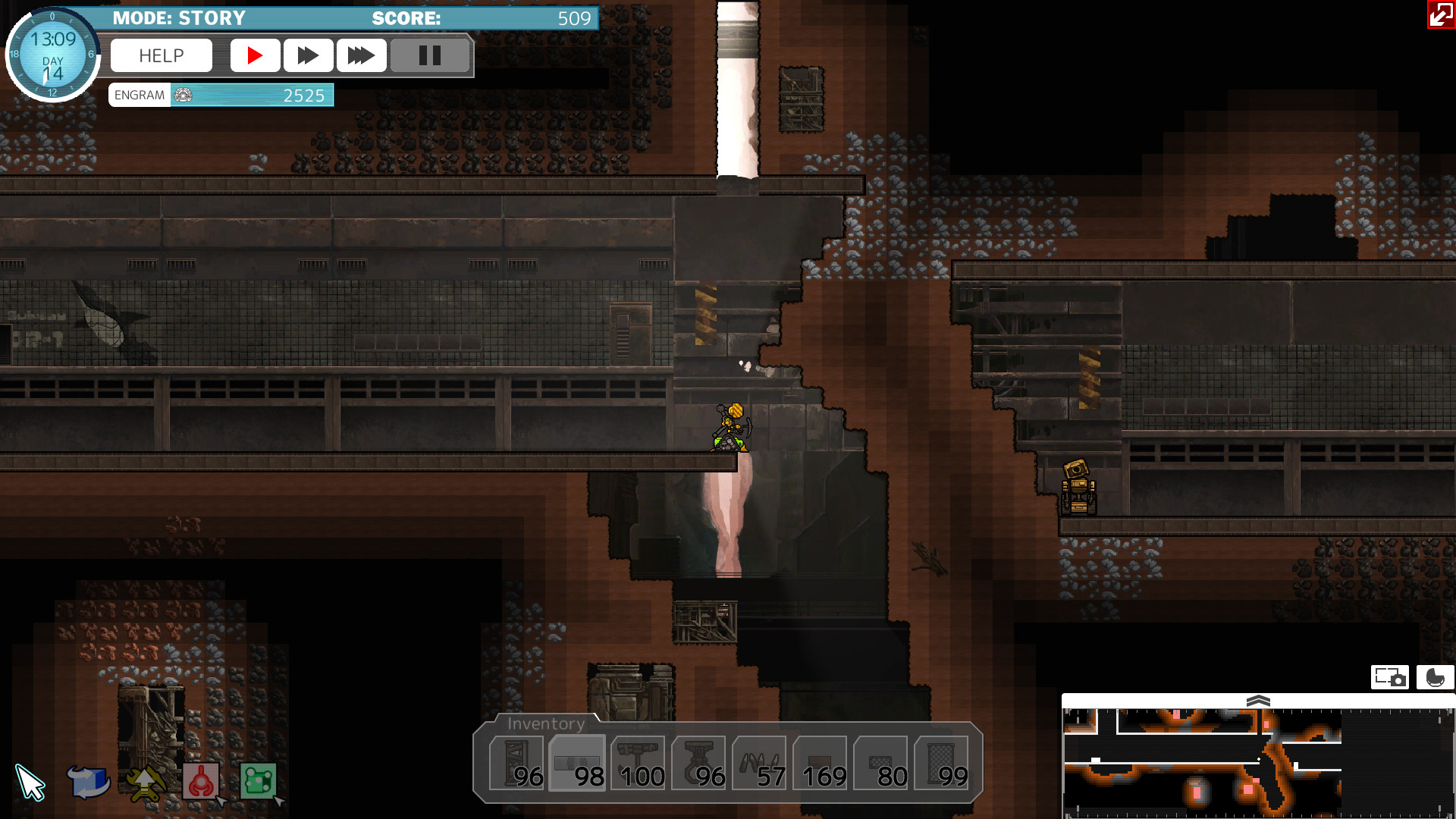
Task: Set triple-speed fast forward
Action: [x=362, y=55]
